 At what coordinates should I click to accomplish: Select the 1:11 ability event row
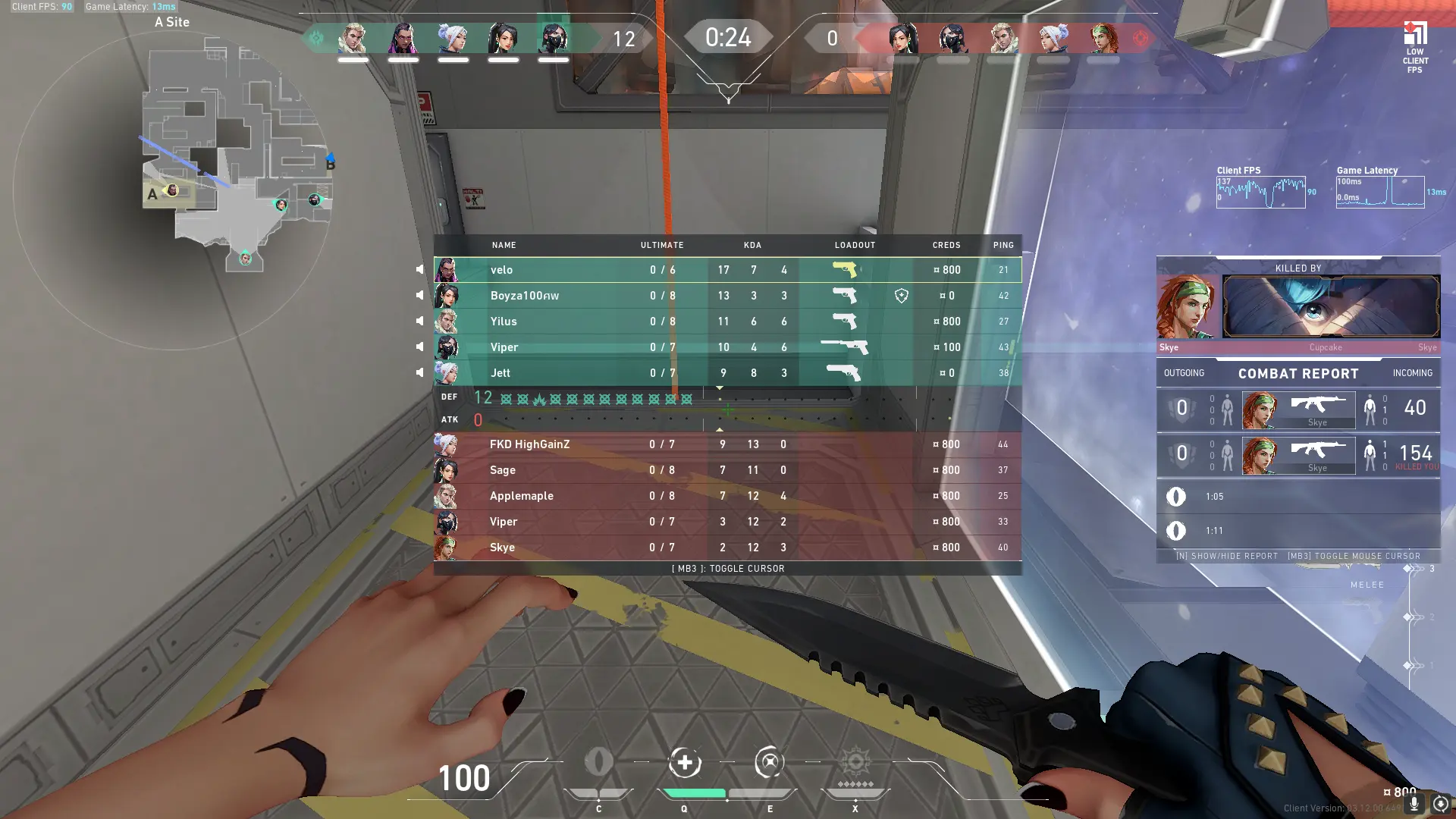pyautogui.click(x=1298, y=531)
